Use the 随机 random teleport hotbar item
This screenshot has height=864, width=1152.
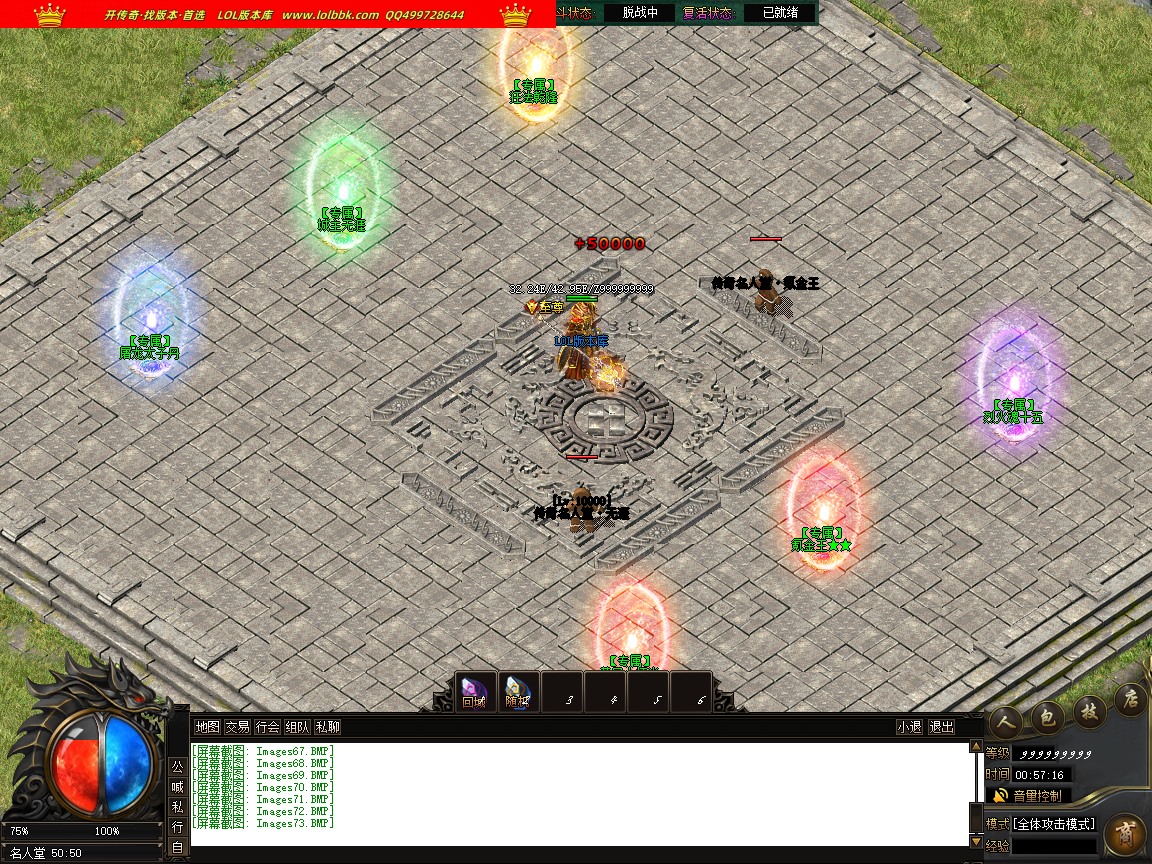(518, 692)
